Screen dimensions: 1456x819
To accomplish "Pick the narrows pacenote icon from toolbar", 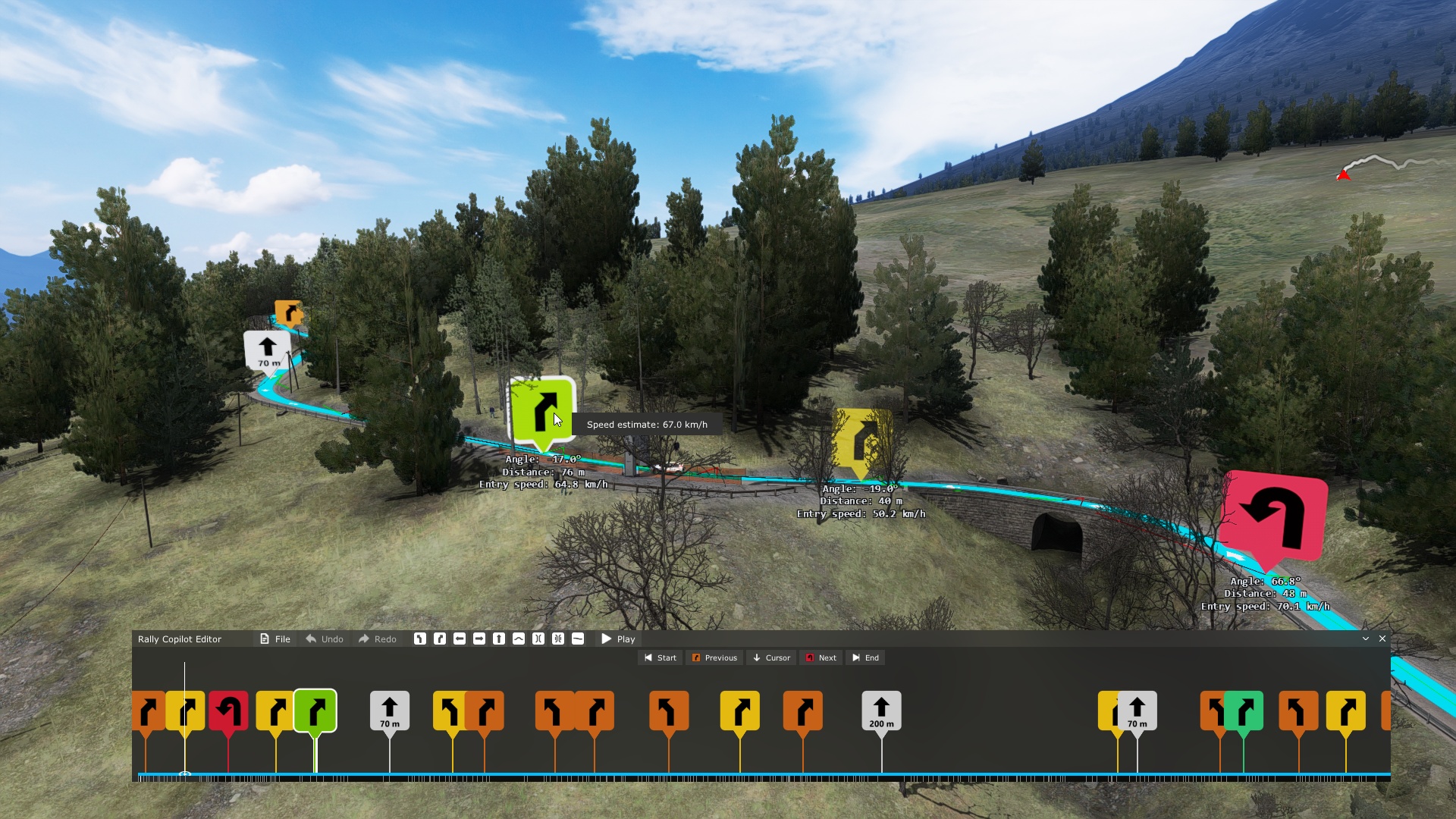I will 538,639.
